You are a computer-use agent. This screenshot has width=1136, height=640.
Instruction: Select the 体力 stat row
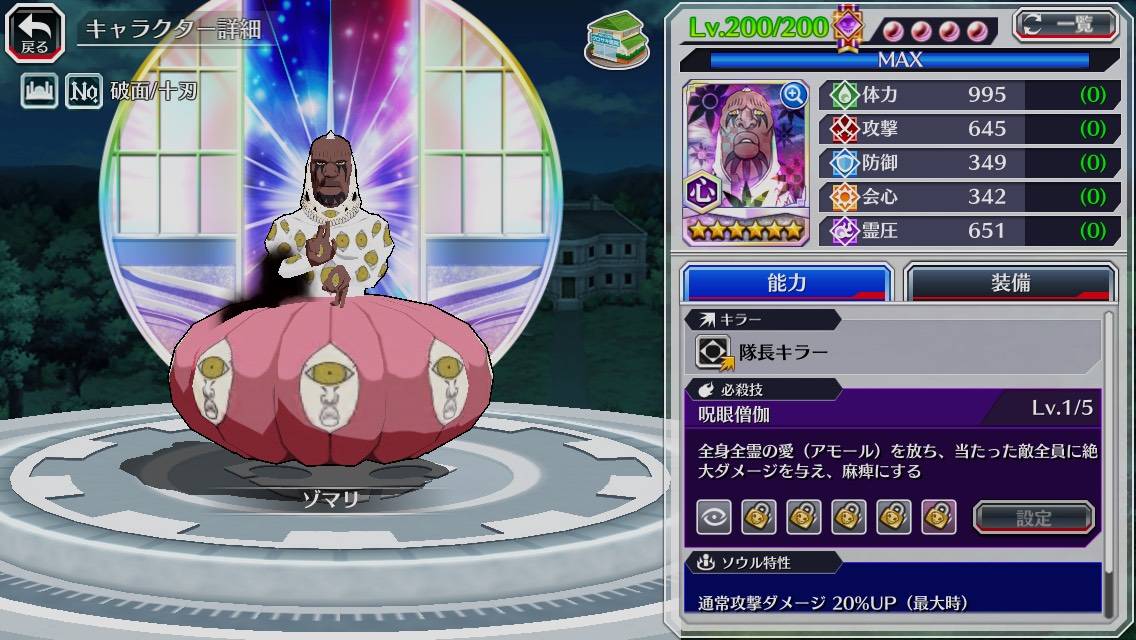[969, 95]
